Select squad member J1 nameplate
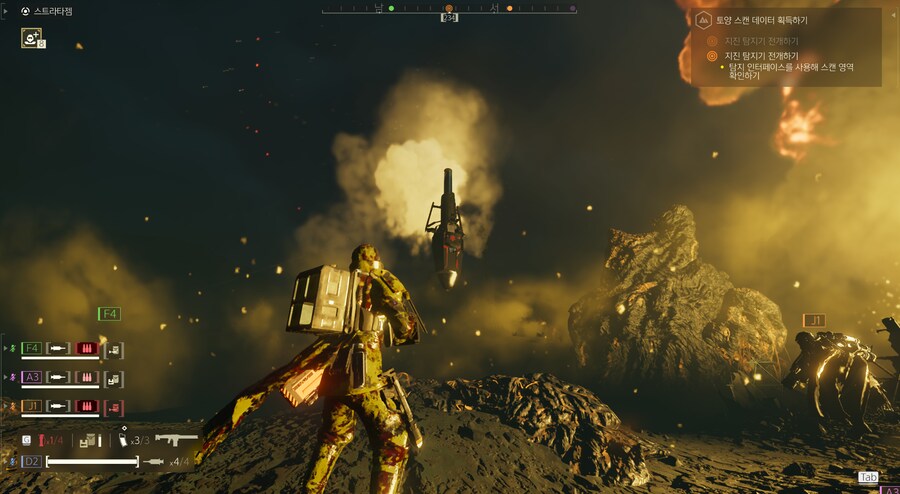900x494 pixels. tap(31, 406)
